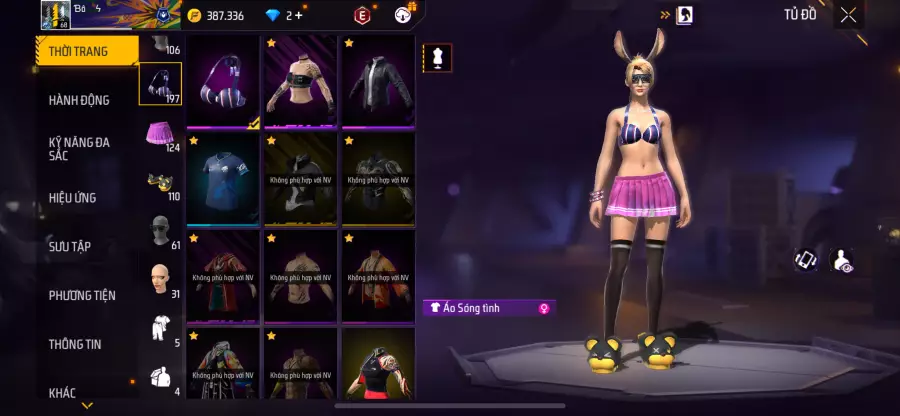Viewport: 900px width, 416px height.
Task: Select the pink skirt category with 124 items
Action: click(159, 134)
